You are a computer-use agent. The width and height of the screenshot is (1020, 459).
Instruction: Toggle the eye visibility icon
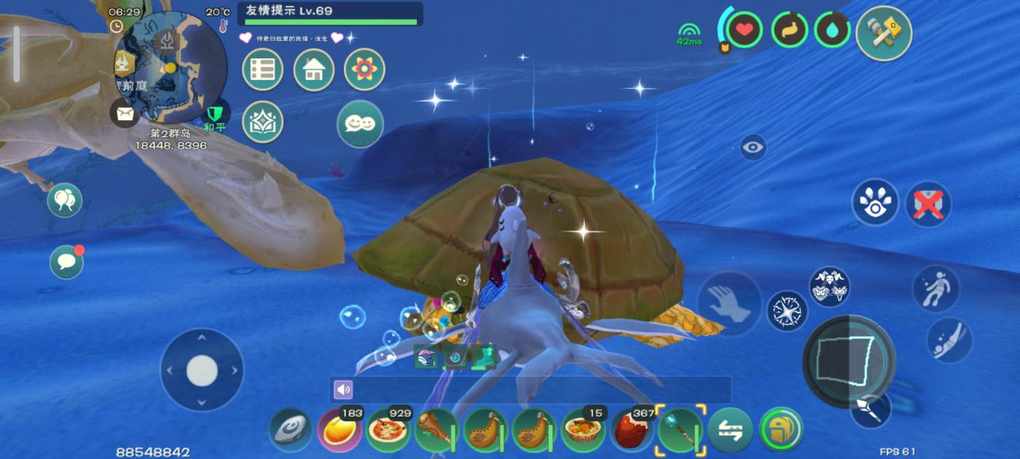[753, 147]
